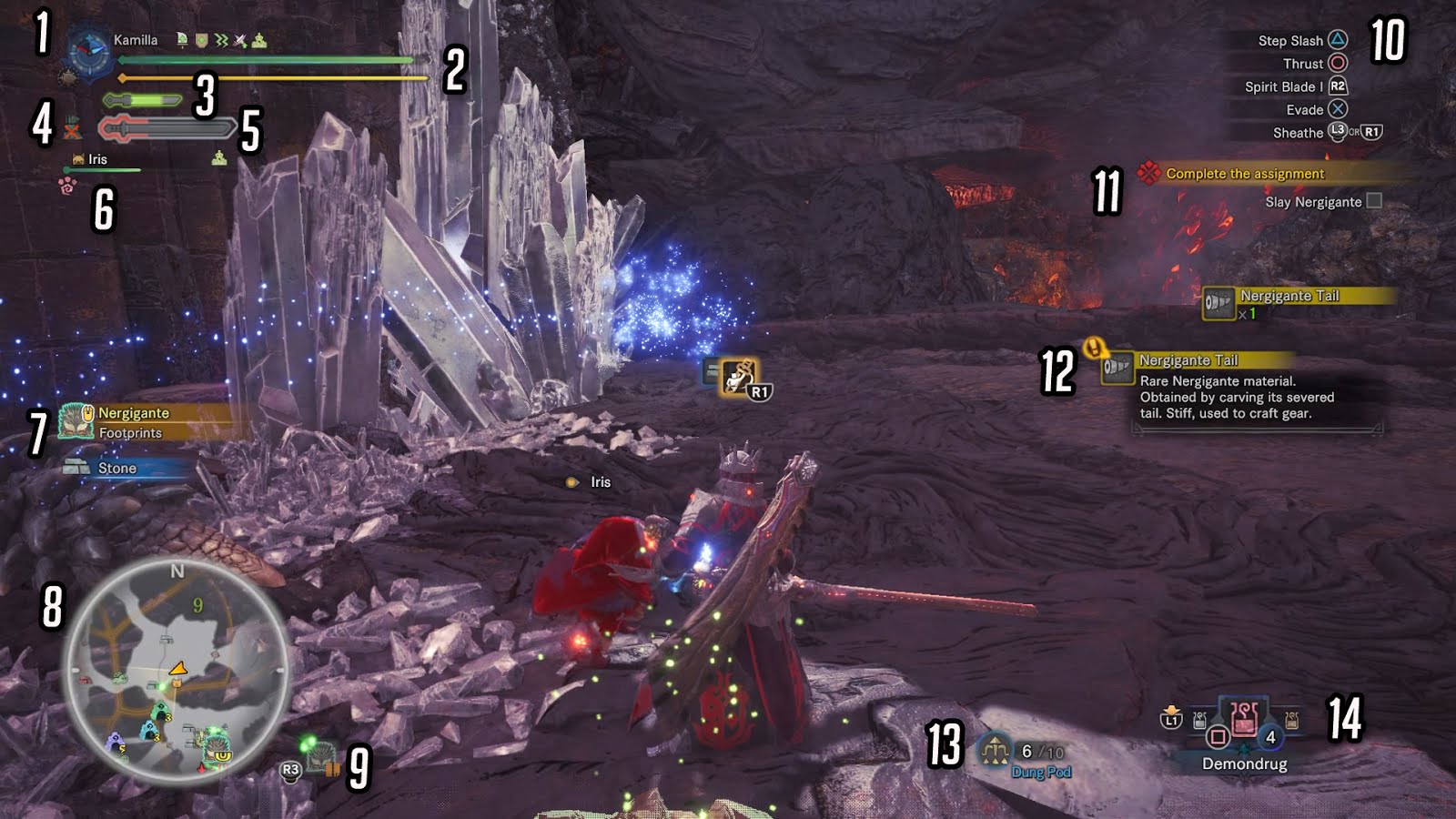Click the Stone gathering icon below Footprints
1456x819 pixels.
75,467
